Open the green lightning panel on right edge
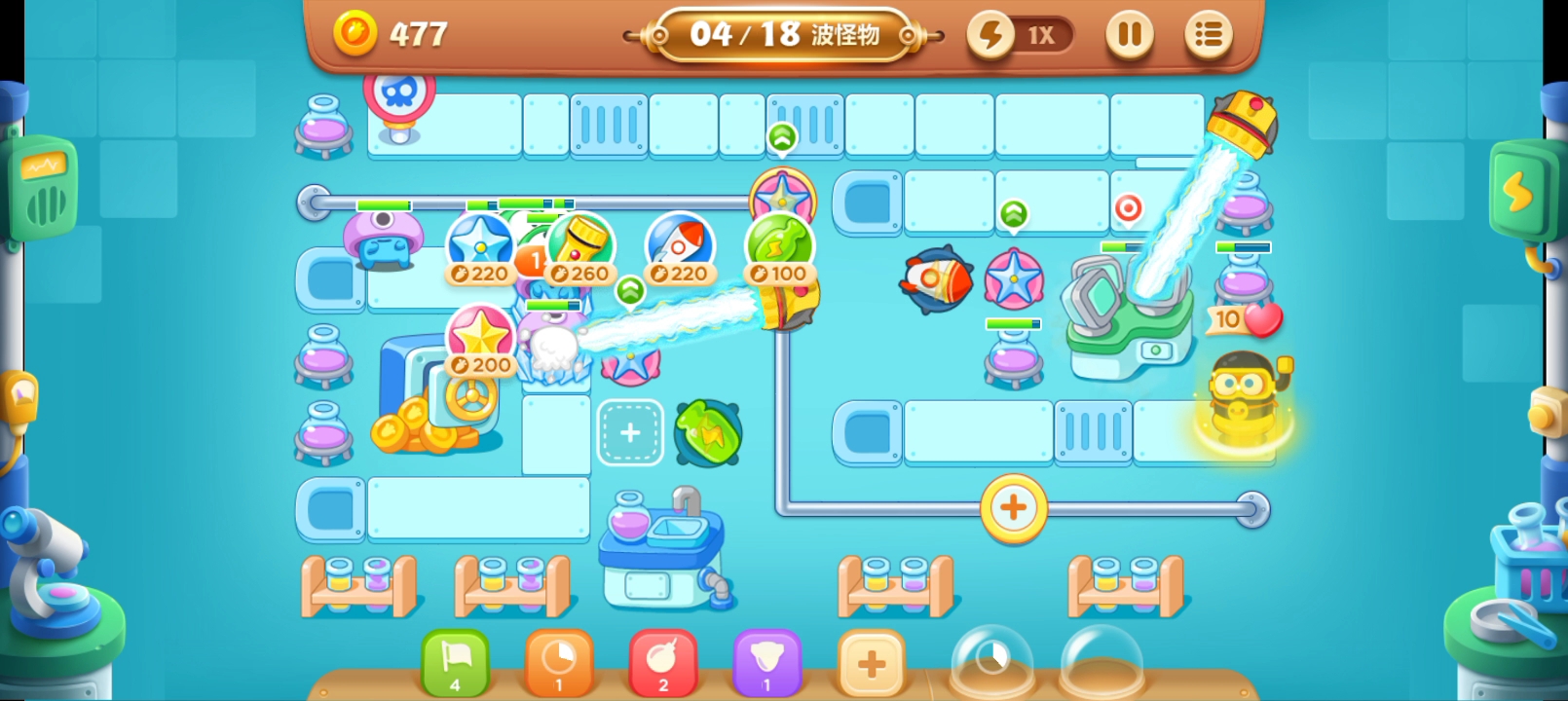1568x701 pixels. tap(1518, 192)
